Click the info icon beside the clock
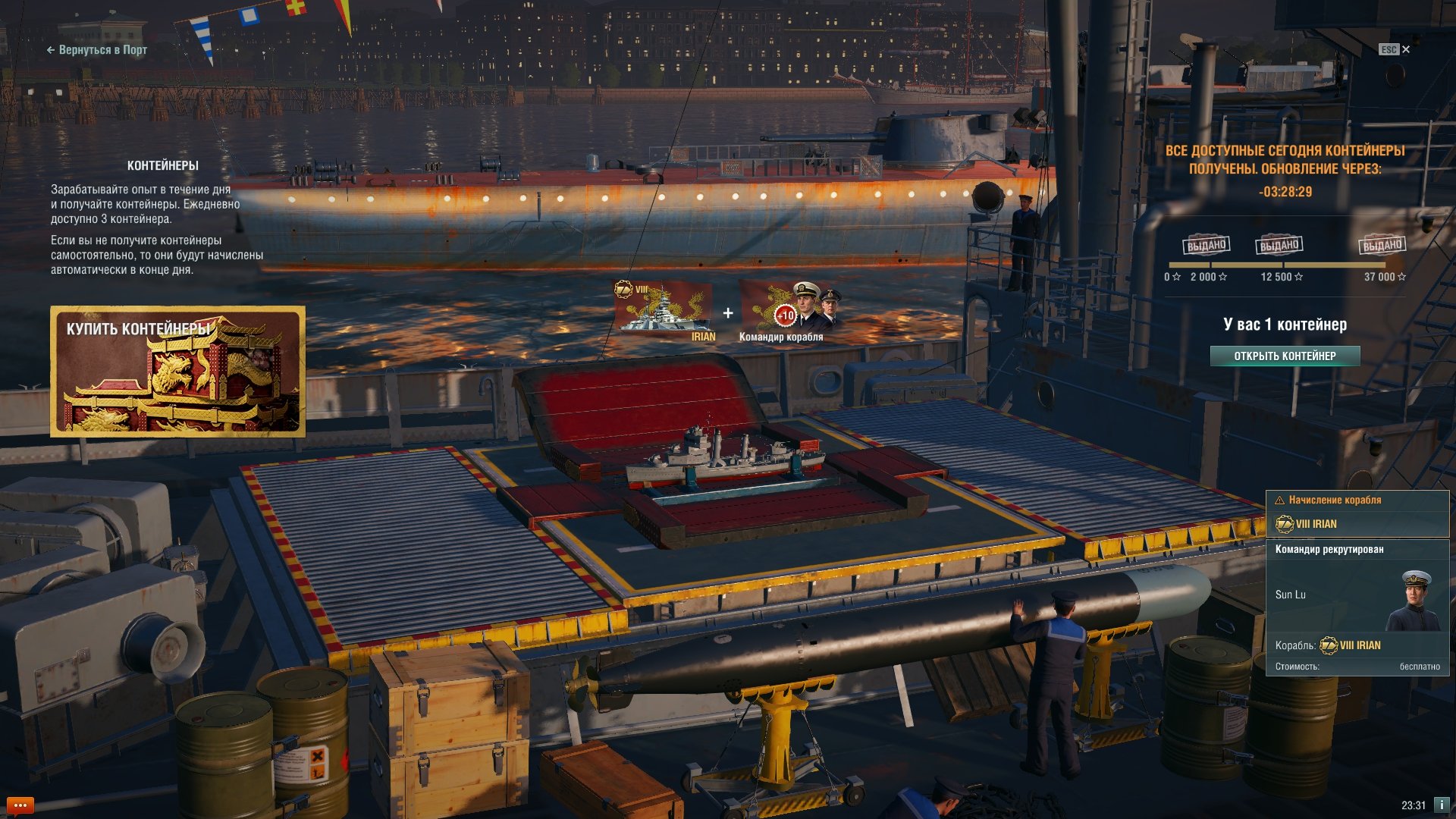Screen dimensions: 1456x819 1441,805
